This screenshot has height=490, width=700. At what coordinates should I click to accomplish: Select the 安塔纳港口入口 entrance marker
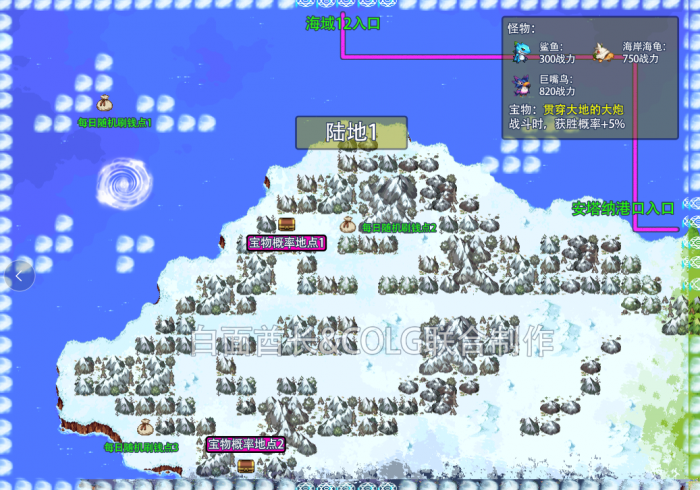[623, 208]
